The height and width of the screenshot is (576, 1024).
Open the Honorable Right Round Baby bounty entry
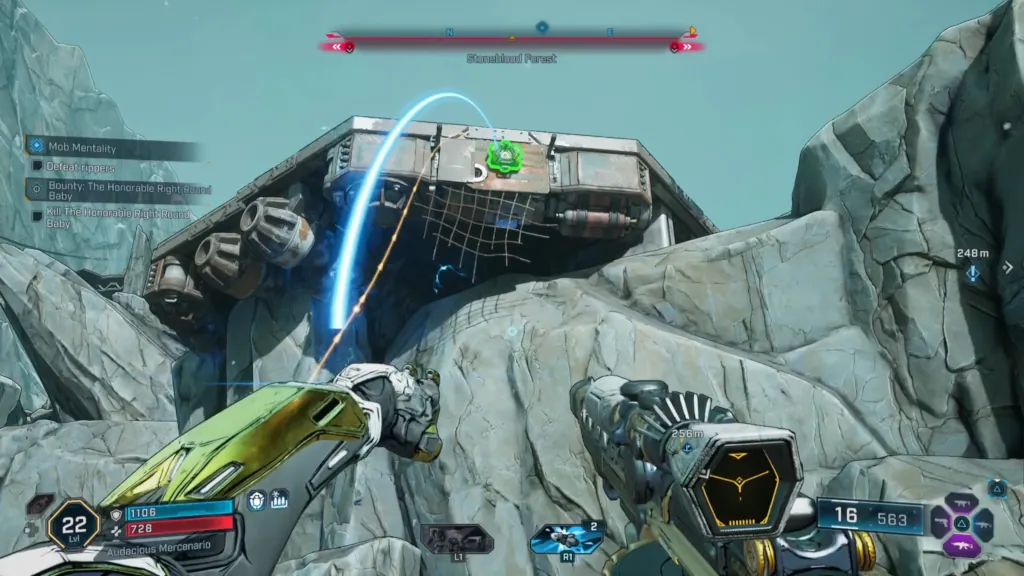(110, 189)
